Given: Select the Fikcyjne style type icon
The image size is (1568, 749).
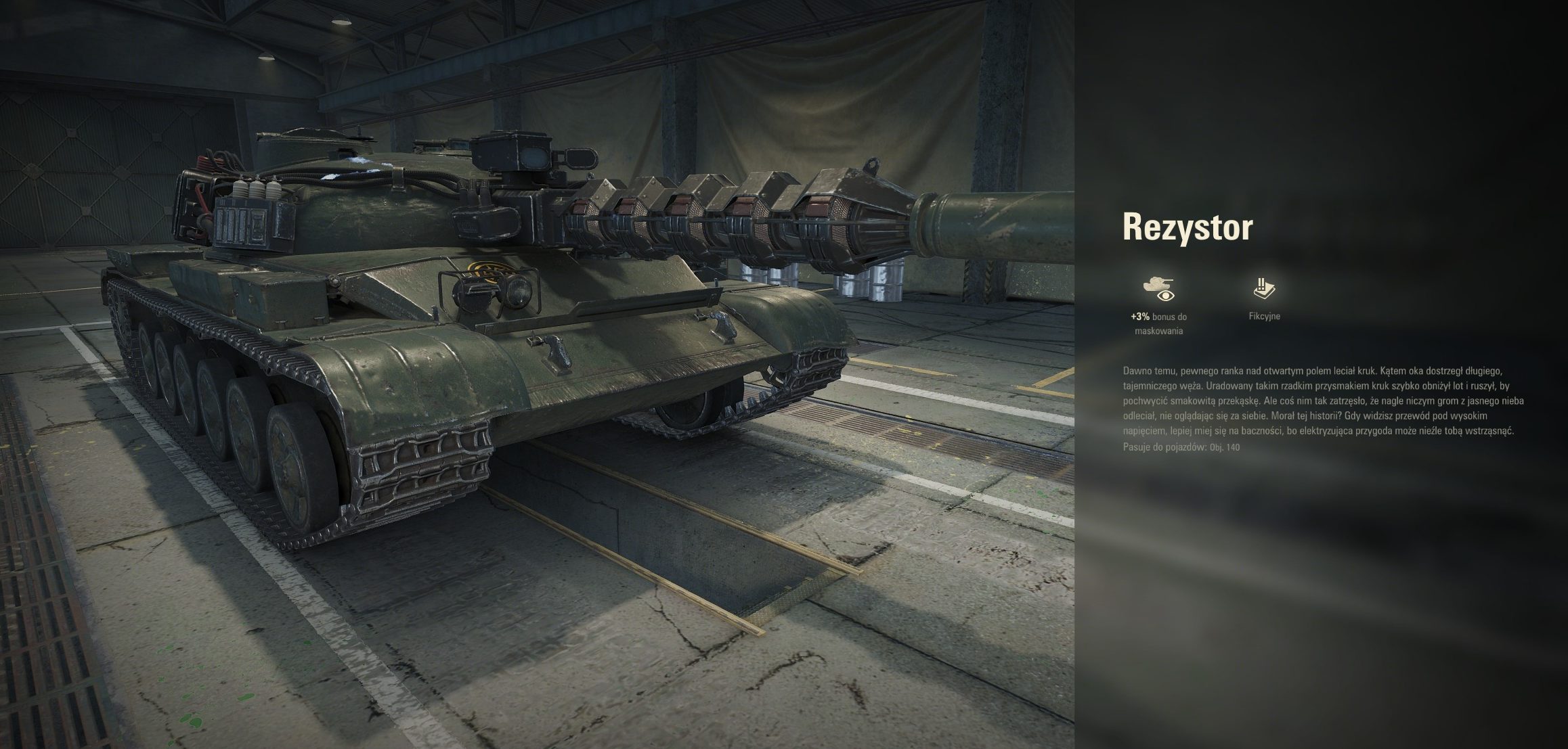Looking at the screenshot, I should pos(1264,288).
